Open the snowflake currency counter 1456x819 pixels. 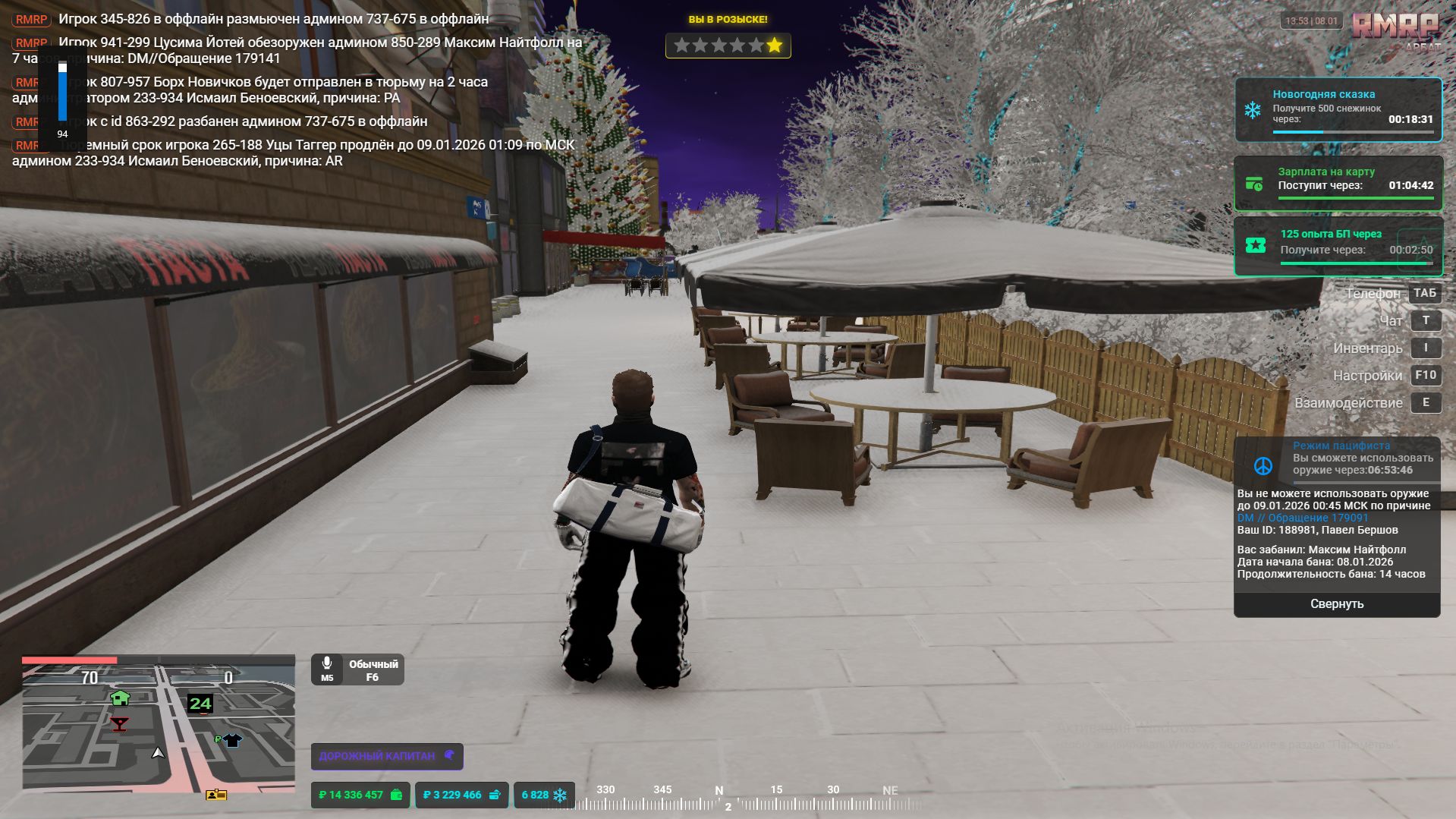click(x=544, y=795)
